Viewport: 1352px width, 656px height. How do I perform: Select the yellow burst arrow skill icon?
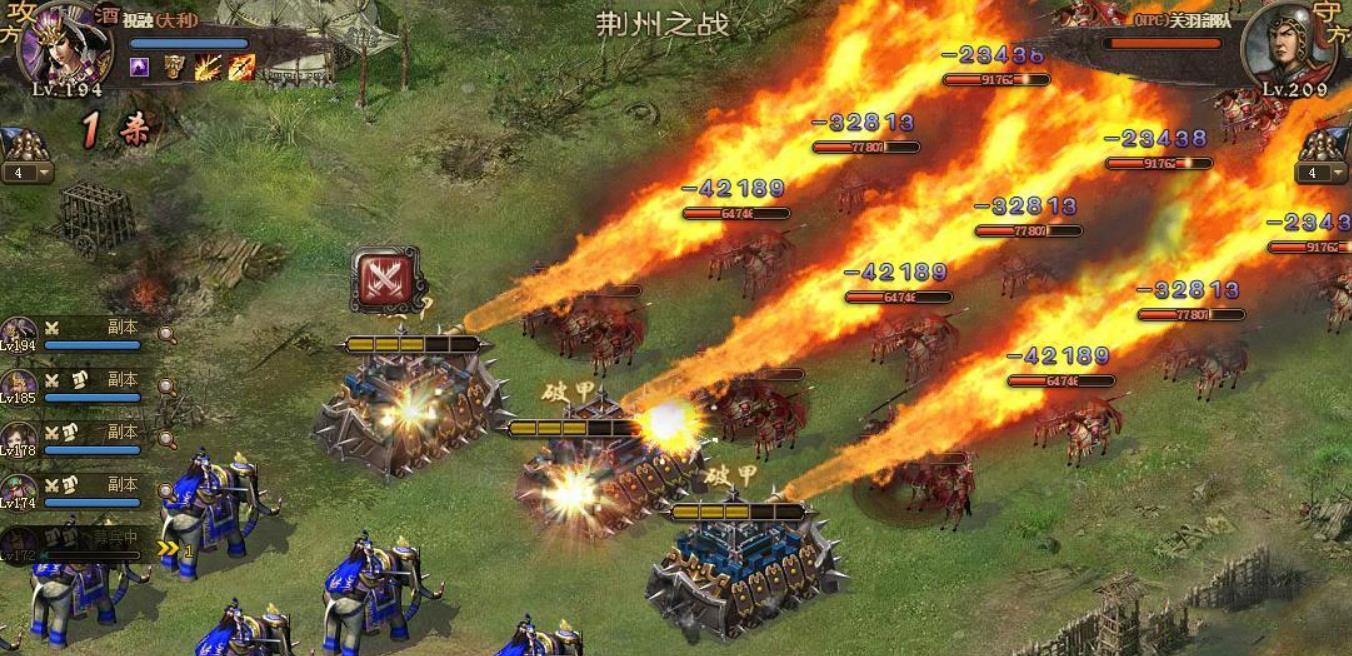click(208, 68)
